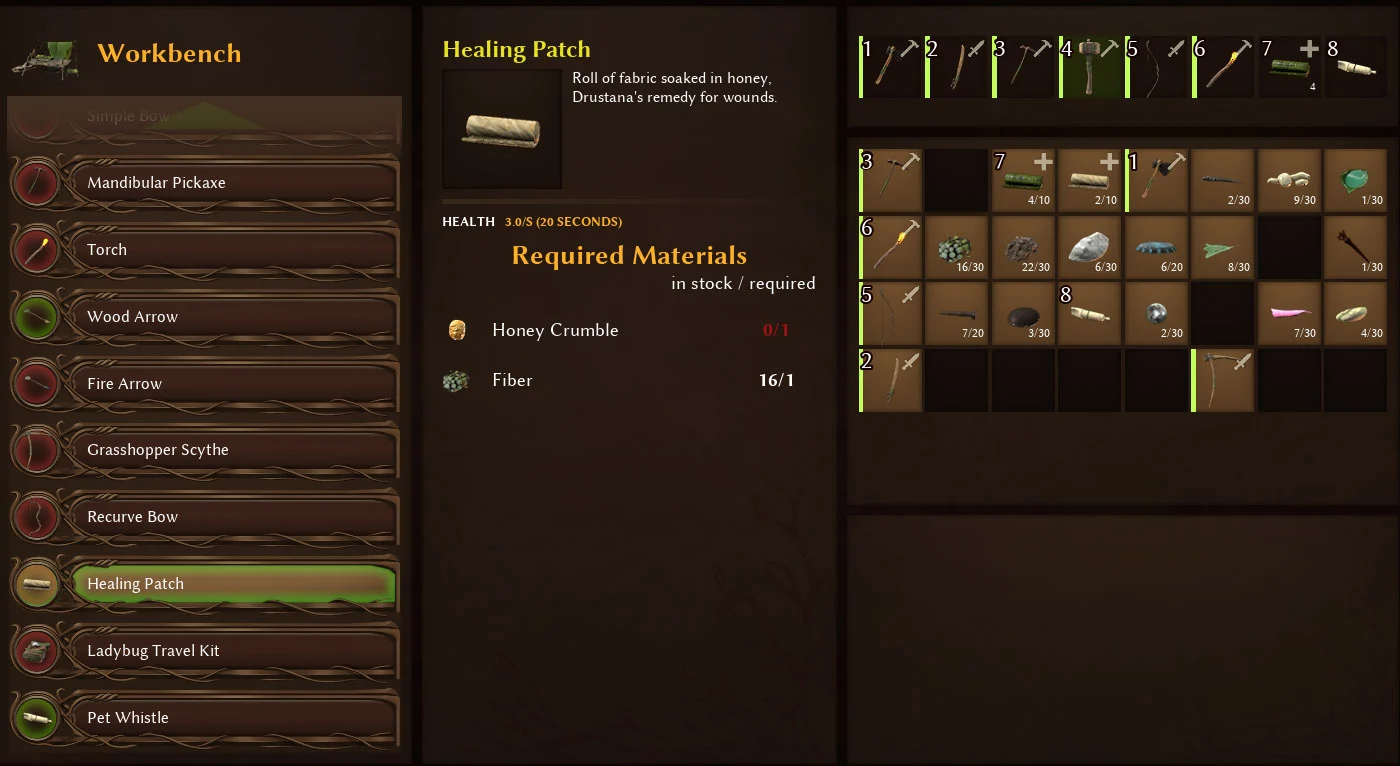Click the healing patch stack with plus icon
The height and width of the screenshot is (766, 1400).
pos(1090,180)
